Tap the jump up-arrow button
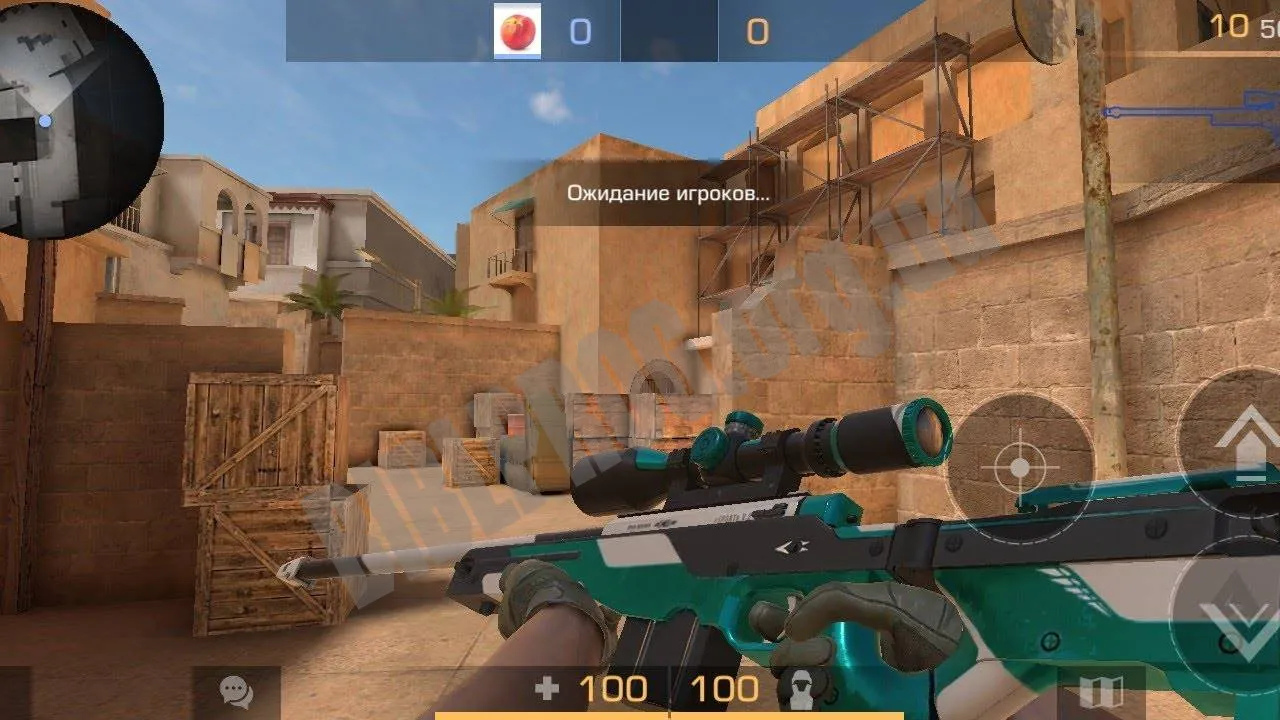Screen dimensions: 1280x720 click(1242, 442)
